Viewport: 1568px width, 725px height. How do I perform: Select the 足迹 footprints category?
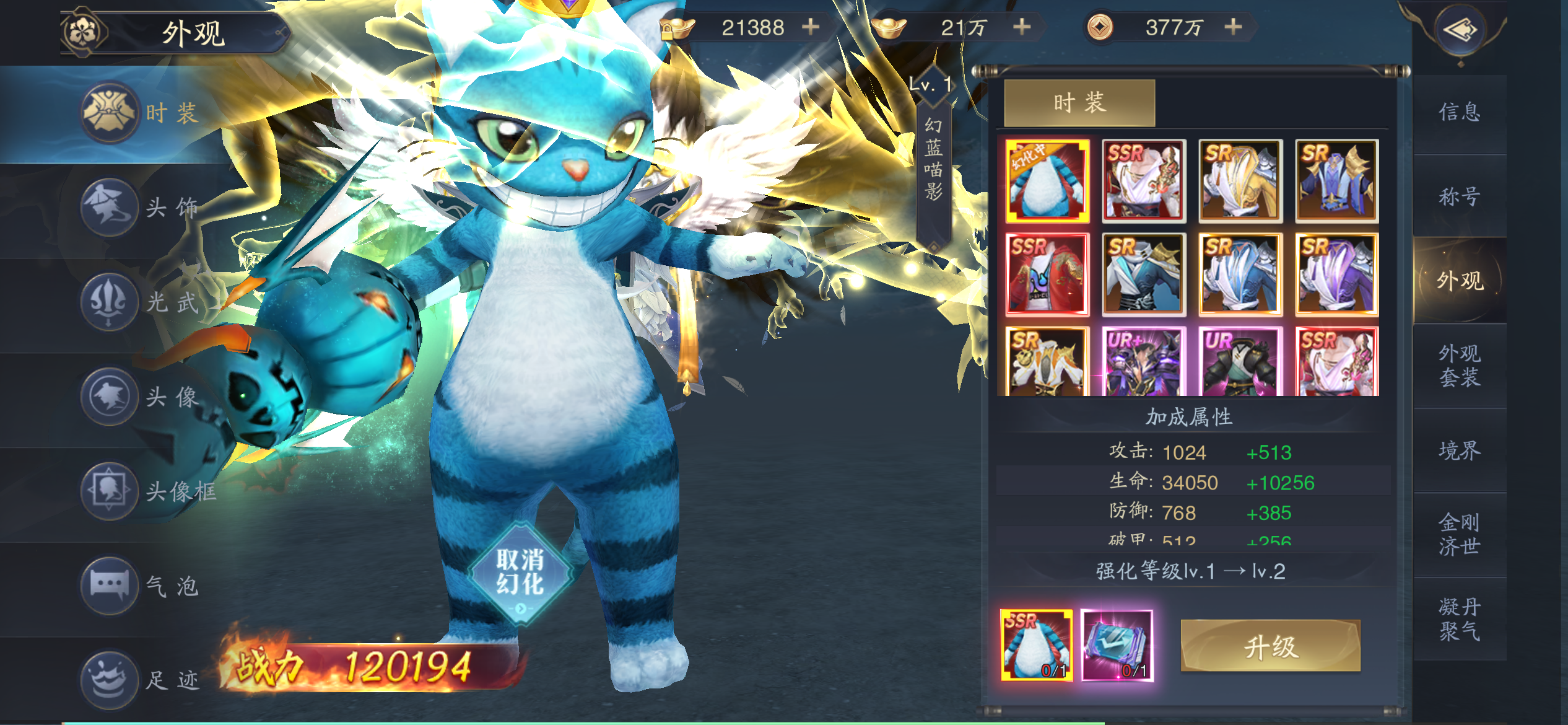click(142, 680)
